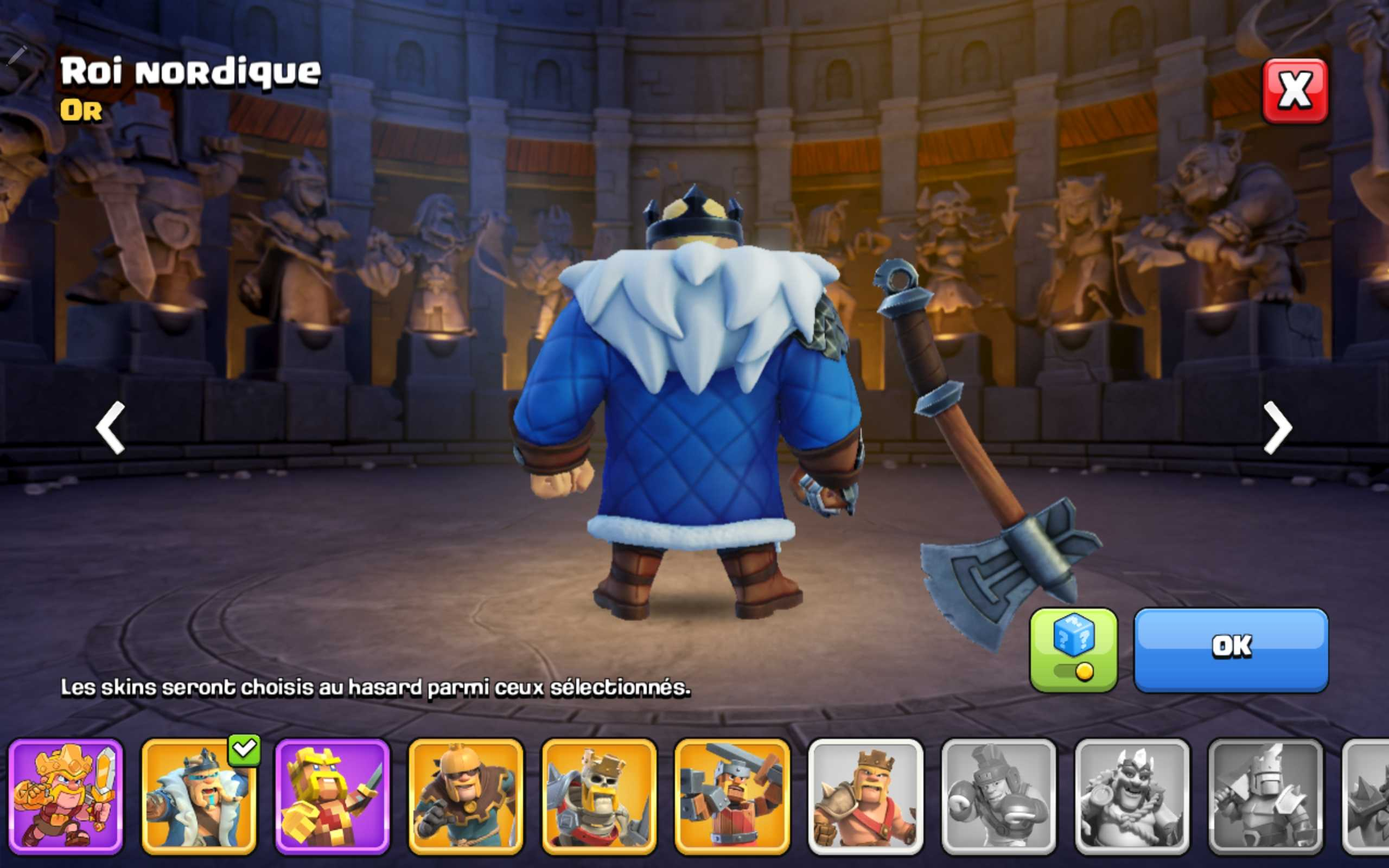Browse to the previous hero skin
This screenshot has width=1389, height=868.
pyautogui.click(x=112, y=427)
